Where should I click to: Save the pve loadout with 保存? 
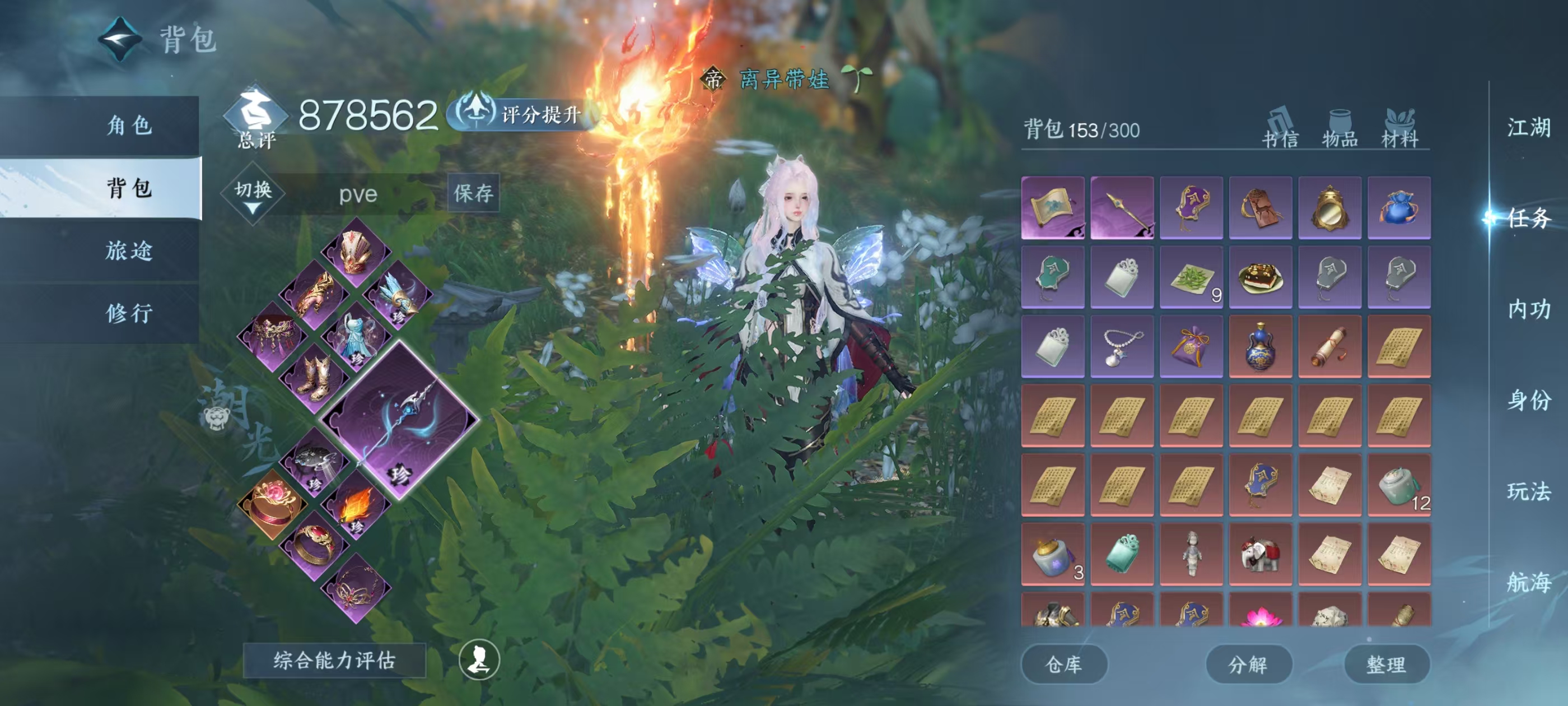click(x=474, y=194)
